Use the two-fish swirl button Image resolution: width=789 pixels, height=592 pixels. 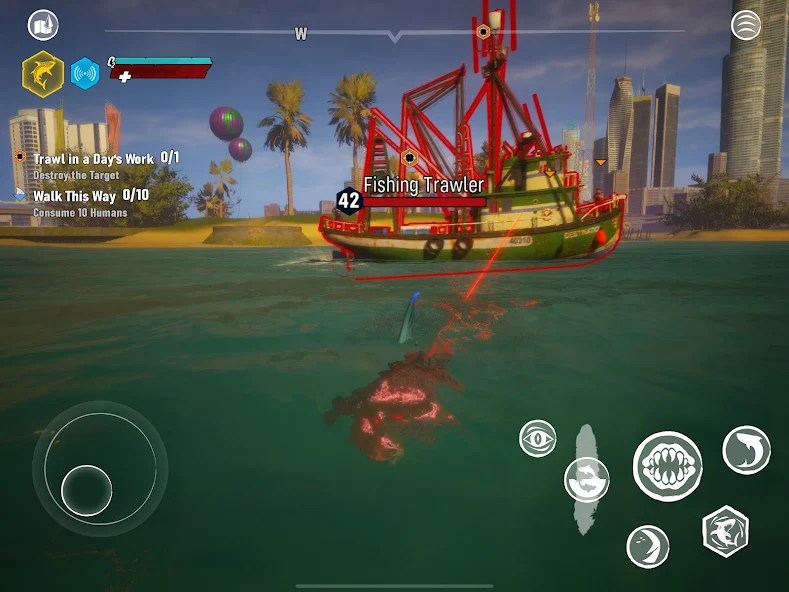pos(587,479)
